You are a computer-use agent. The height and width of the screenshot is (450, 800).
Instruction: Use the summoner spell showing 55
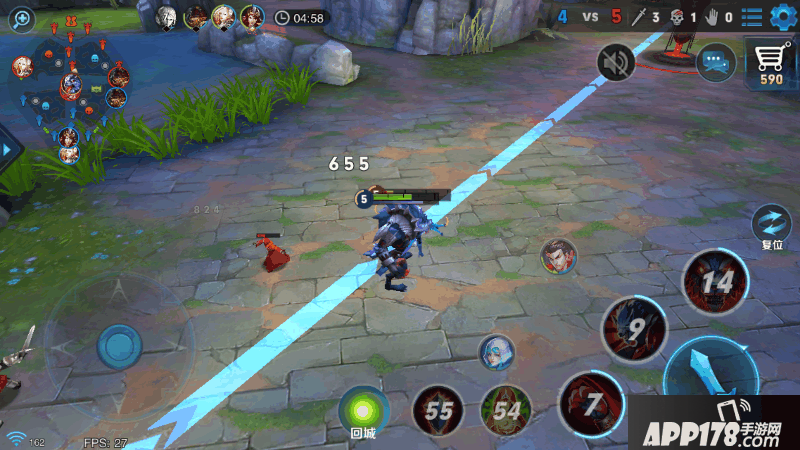[x=438, y=410]
